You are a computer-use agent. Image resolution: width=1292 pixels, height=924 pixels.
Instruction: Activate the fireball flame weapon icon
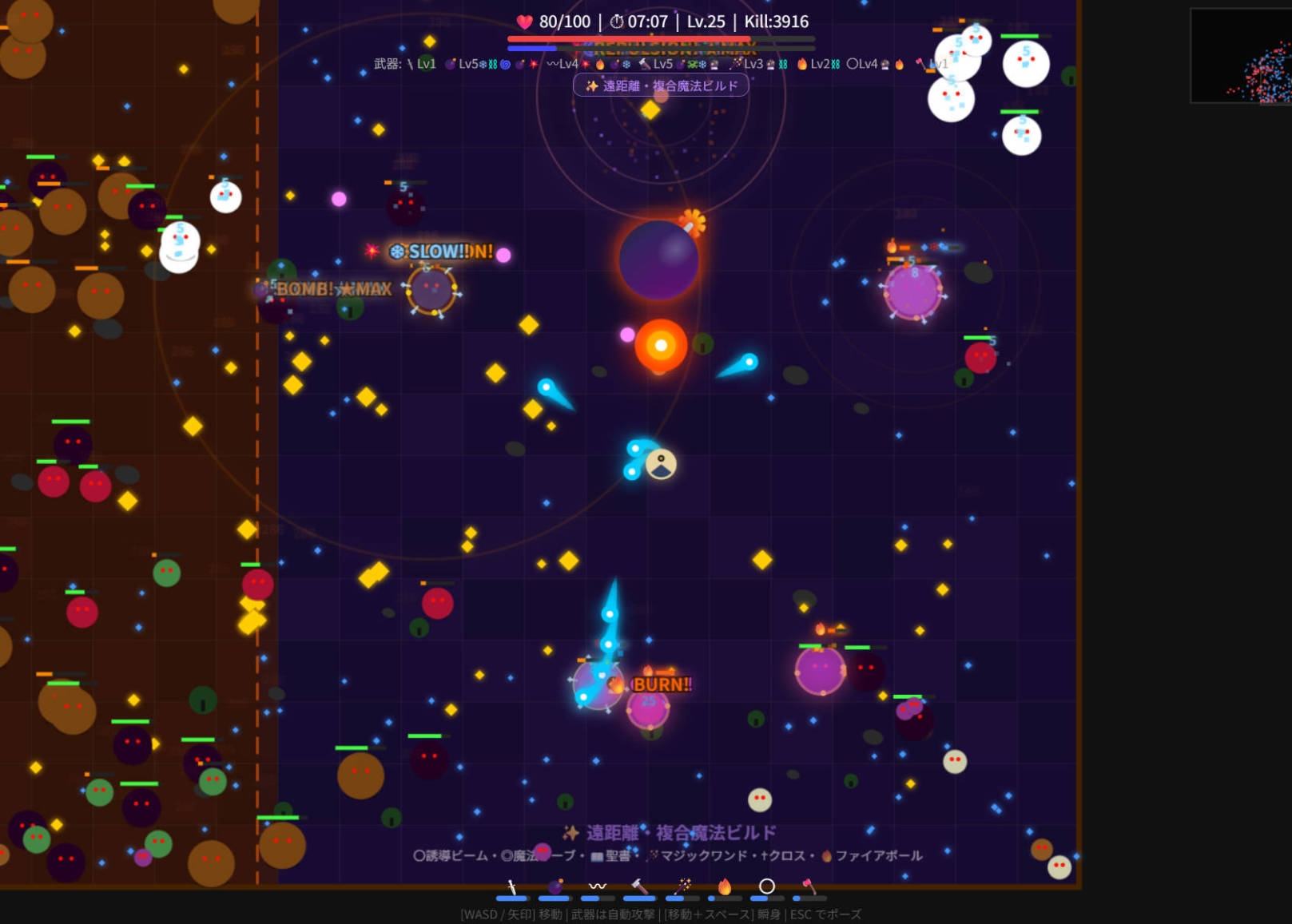pos(725,887)
